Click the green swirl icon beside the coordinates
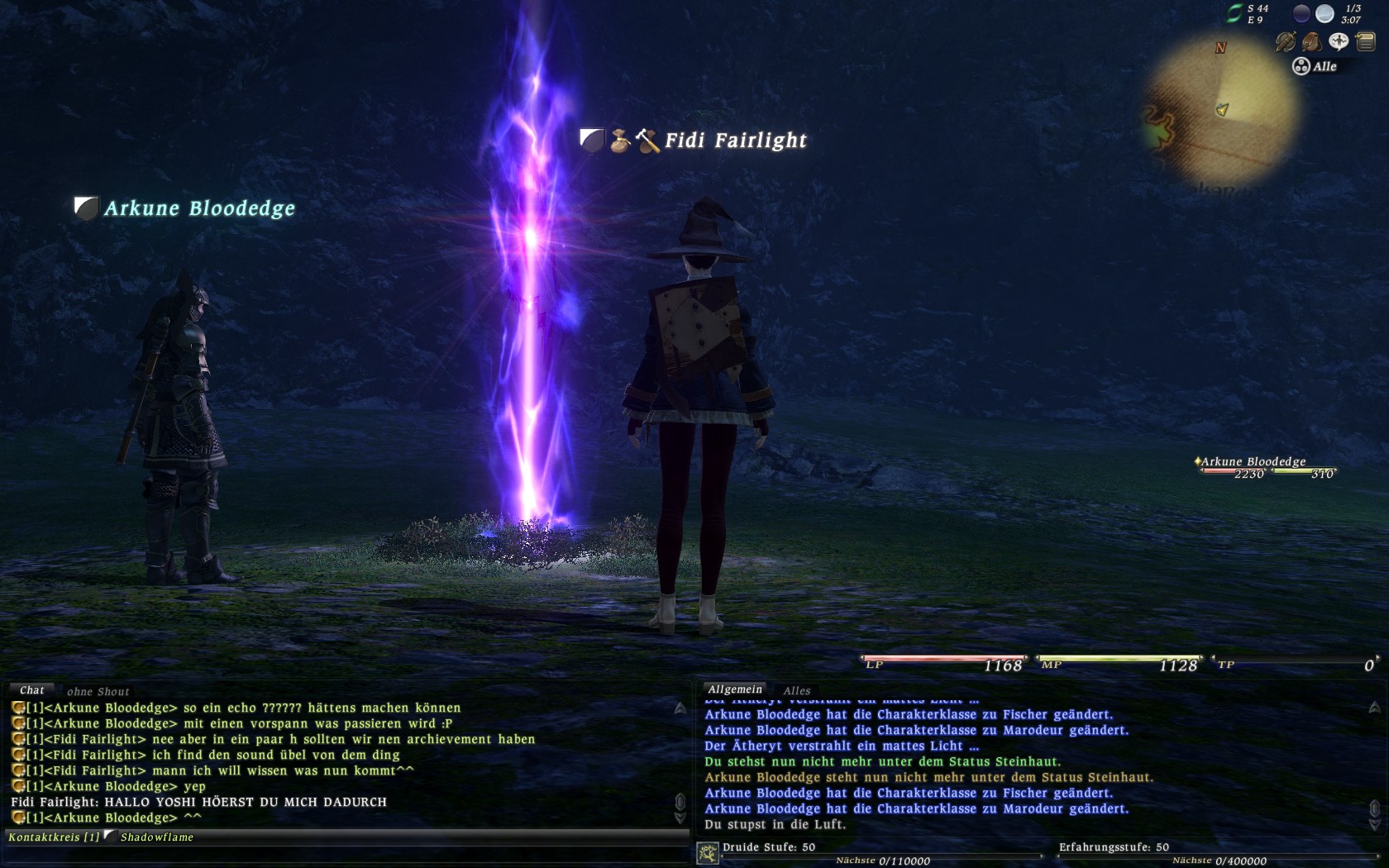 pos(1234,13)
